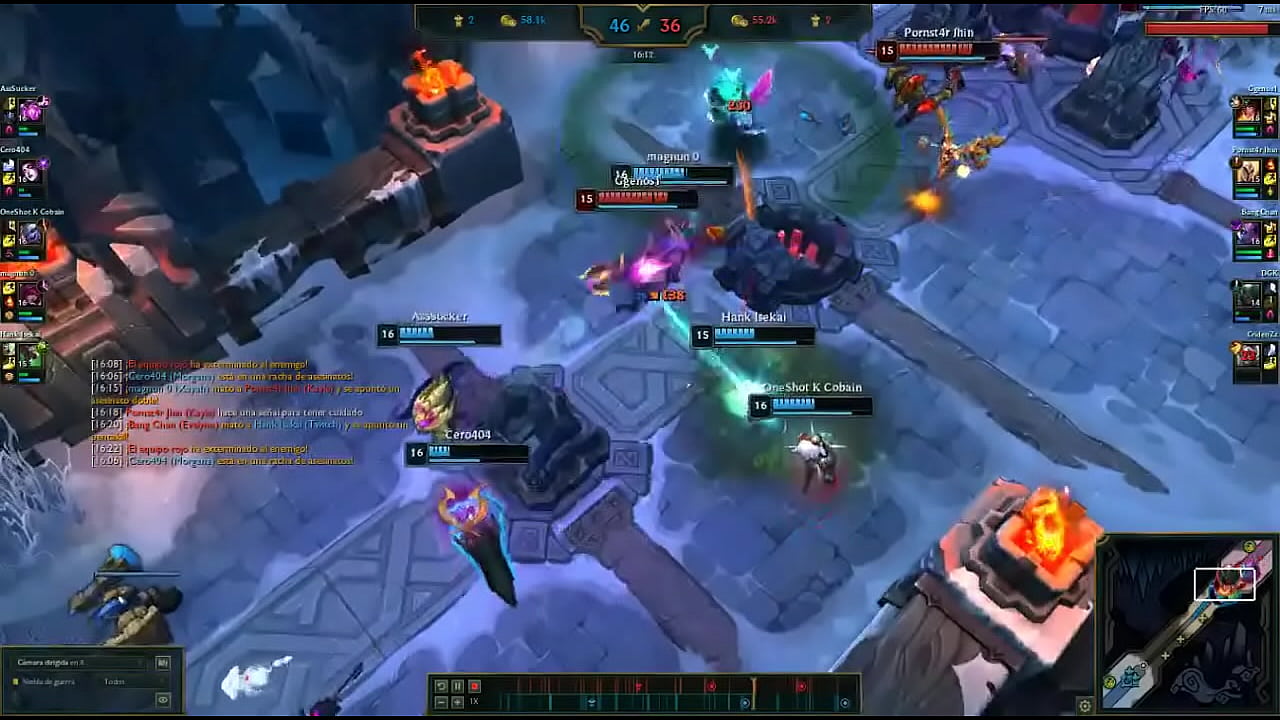This screenshot has width=1280, height=720.
Task: Click the plus button to increase playback speed
Action: [457, 701]
